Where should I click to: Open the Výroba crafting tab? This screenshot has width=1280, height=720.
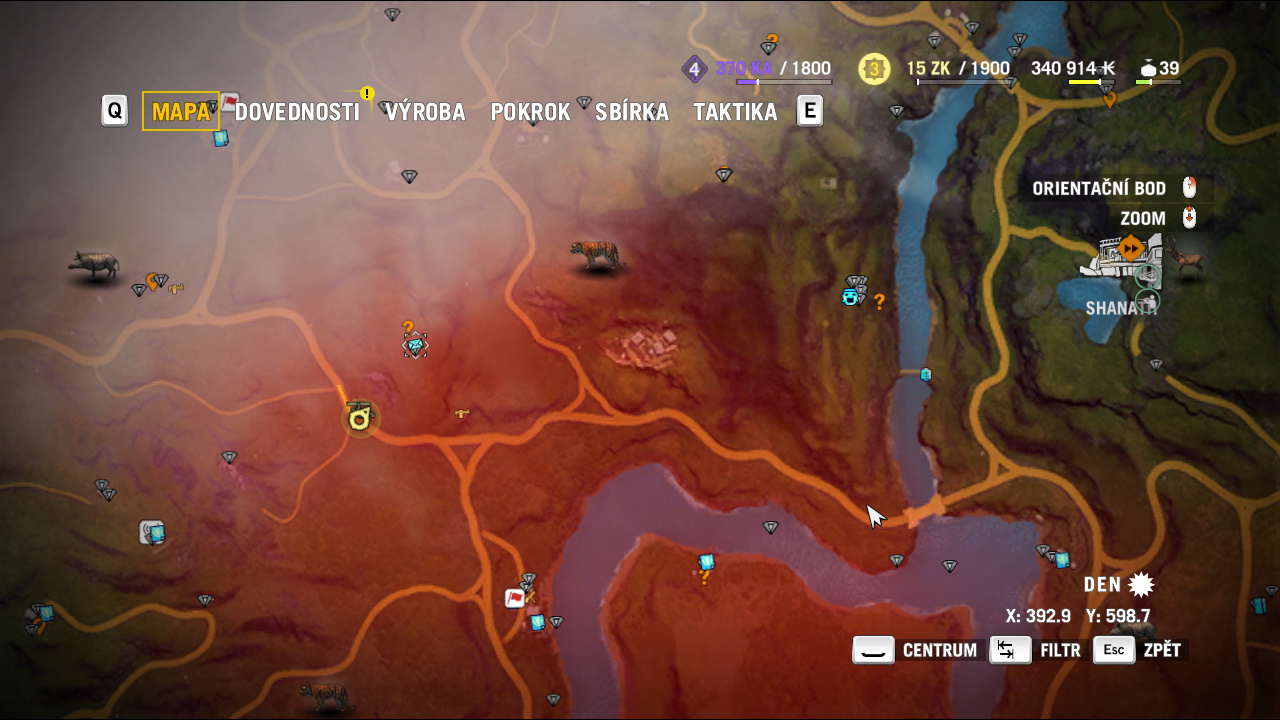tap(426, 112)
